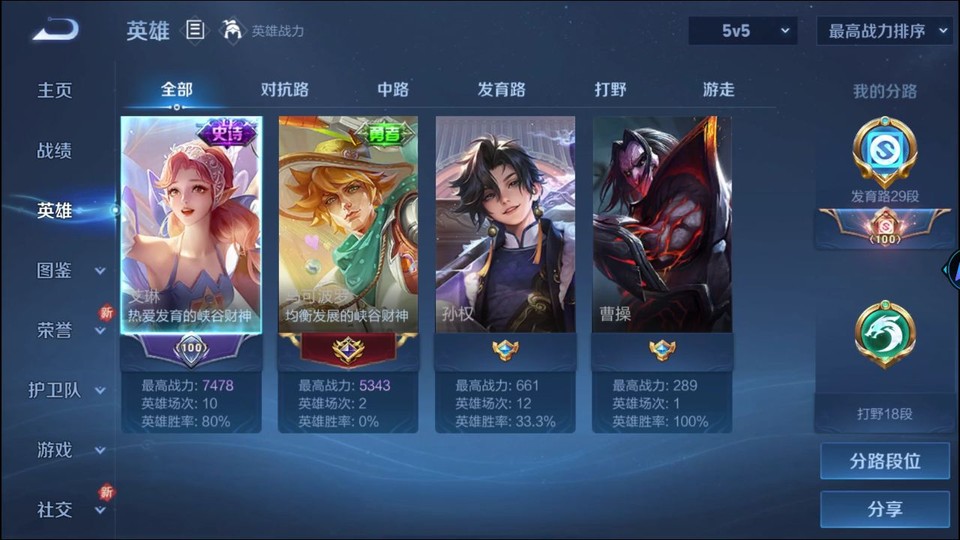Switch to the 对抗路 tab
This screenshot has width=960, height=540.
(x=285, y=89)
